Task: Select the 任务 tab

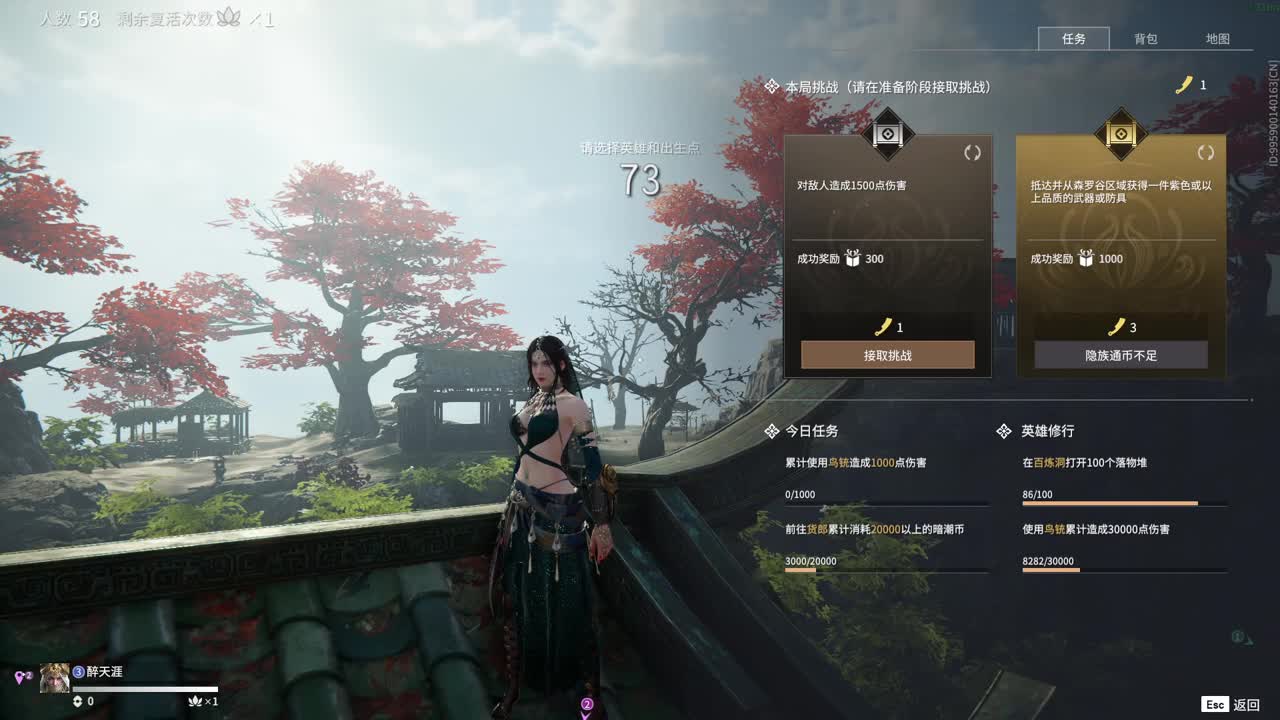Action: [1074, 39]
